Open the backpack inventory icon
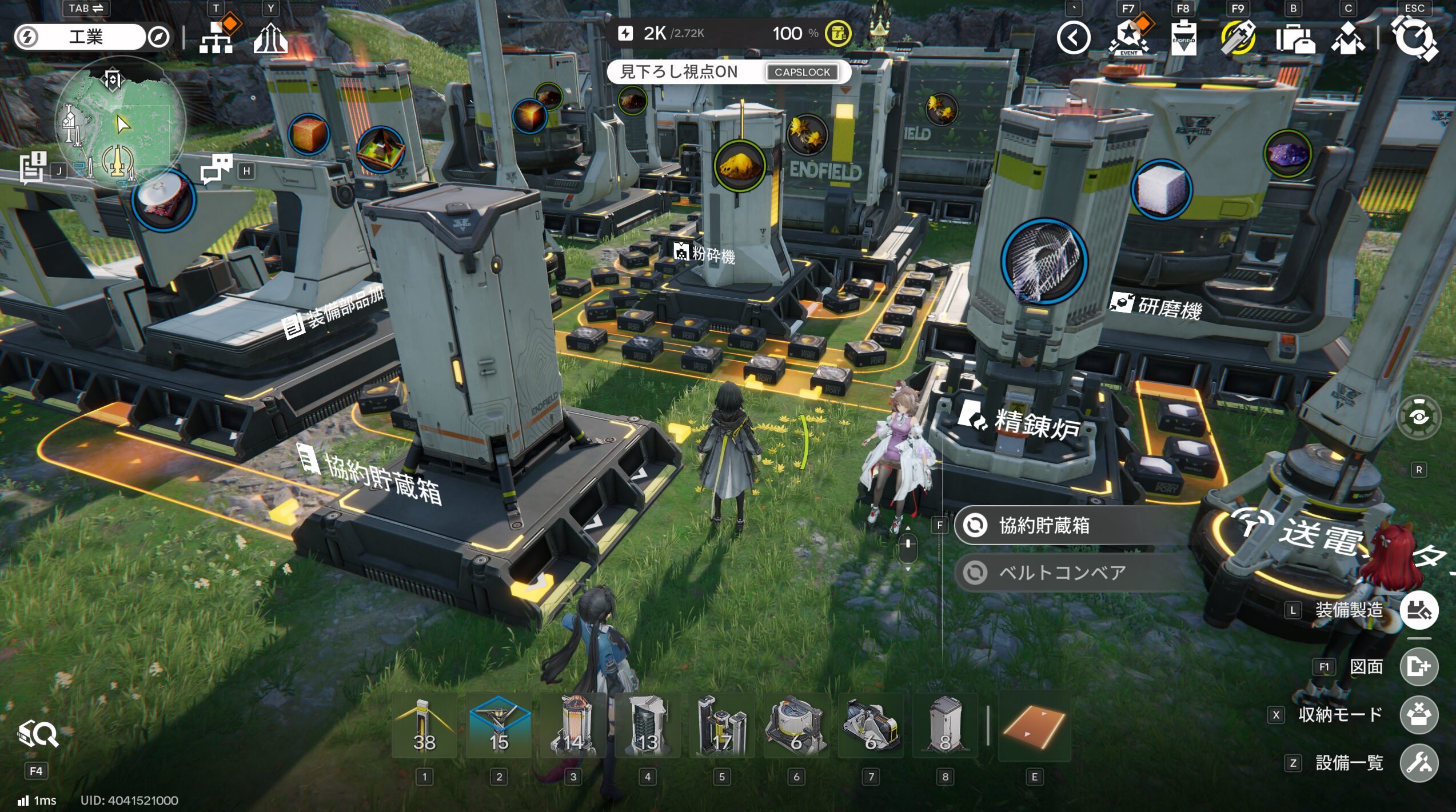The height and width of the screenshot is (812, 1456). tap(1294, 39)
